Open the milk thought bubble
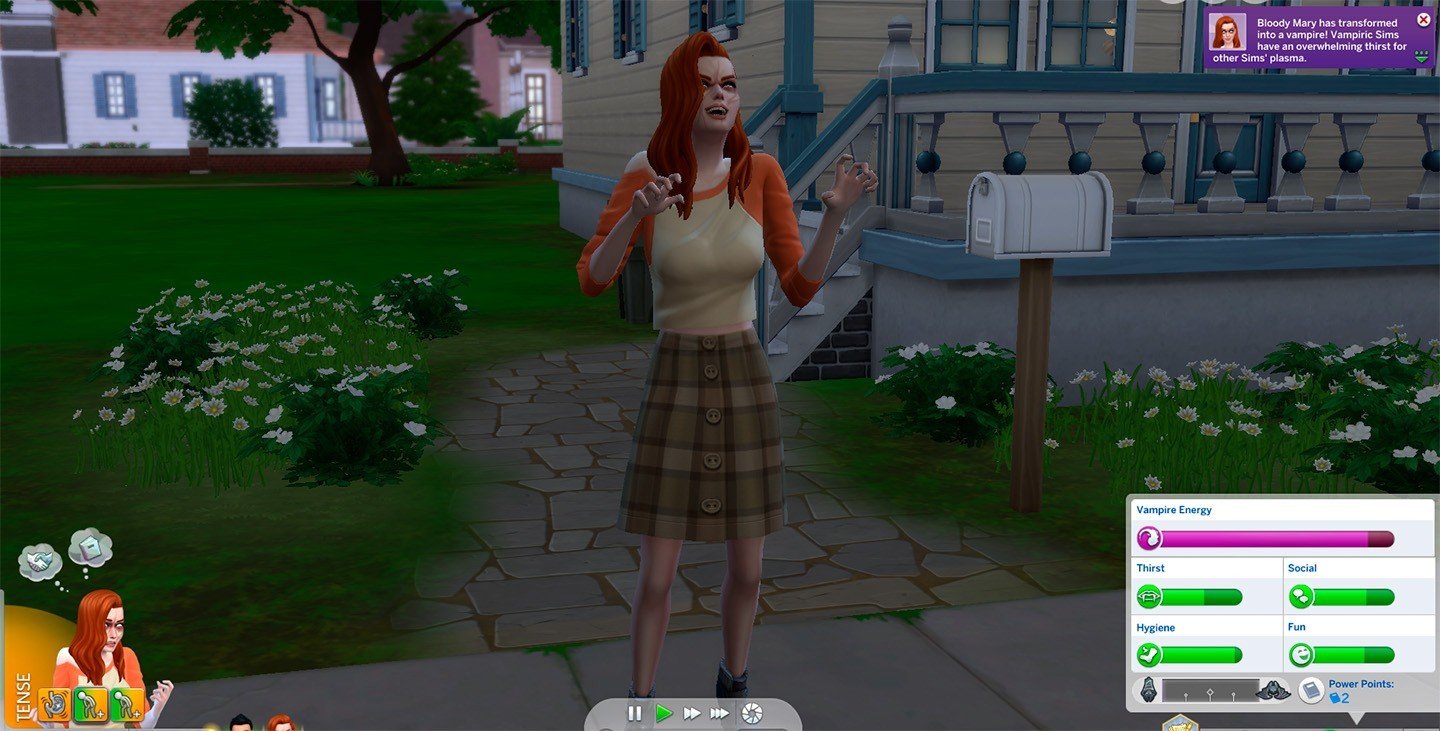The image size is (1440, 731). click(89, 546)
